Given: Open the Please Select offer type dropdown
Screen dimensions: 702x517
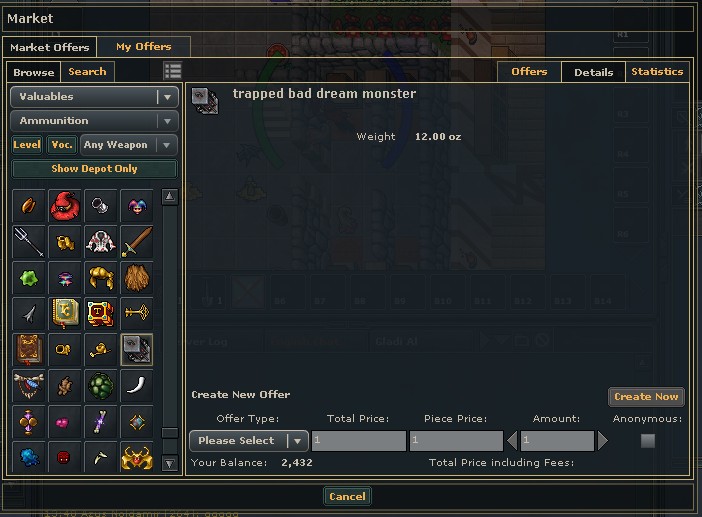Looking at the screenshot, I should 248,441.
